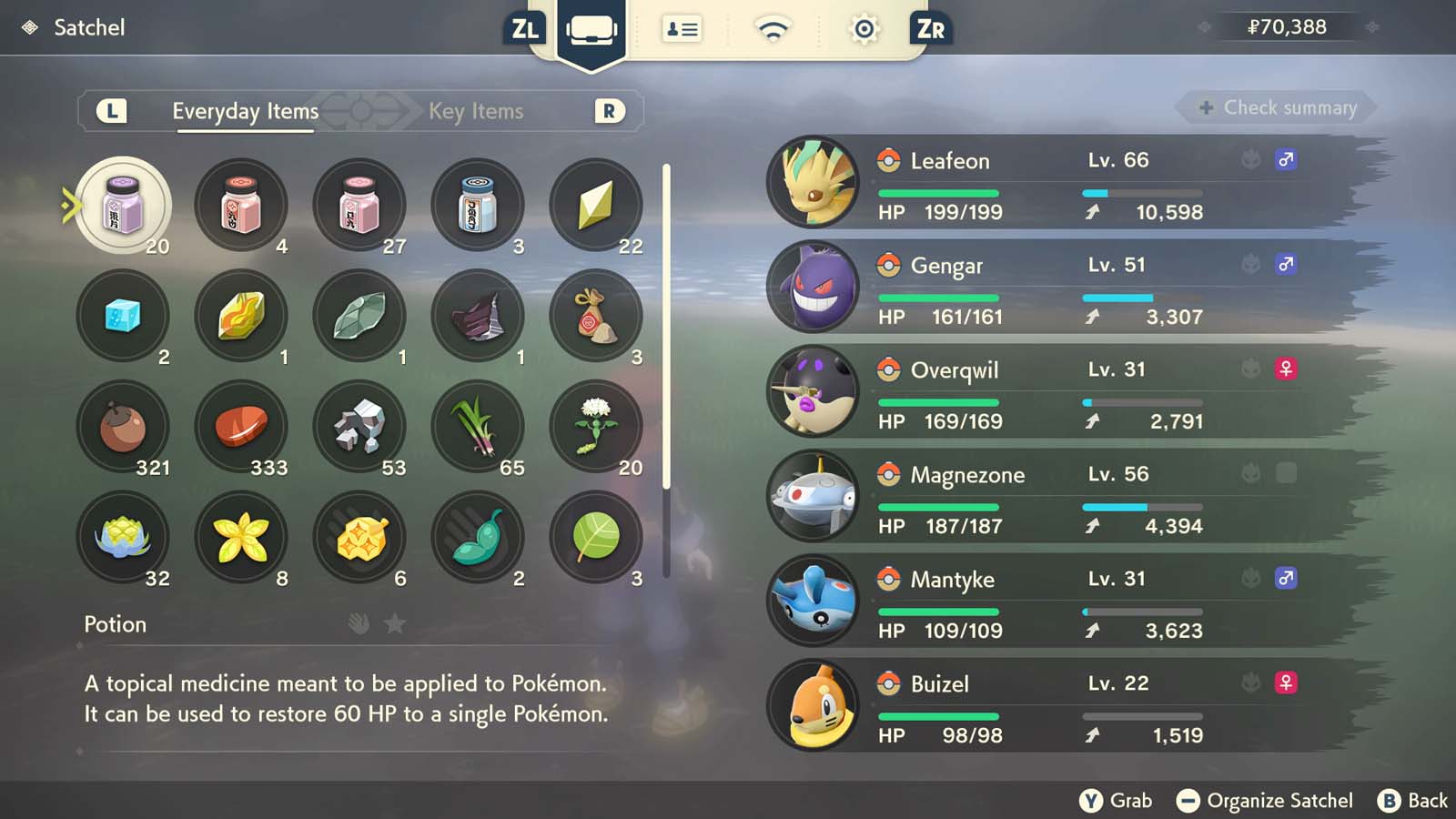
Task: Select the Apricorn stack of 321
Action: (x=124, y=426)
